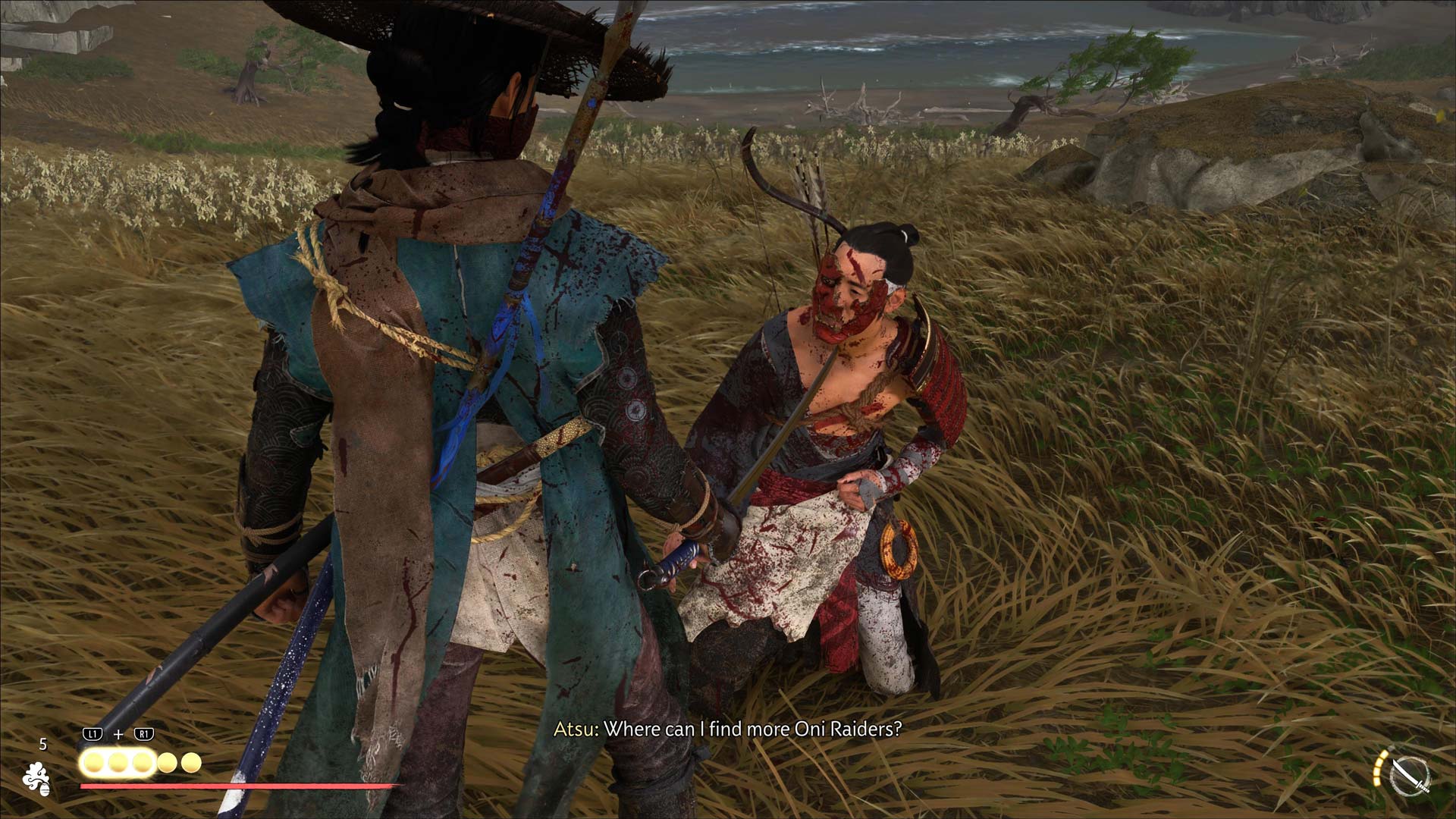
Task: Select the katana weapon icon
Action: (1411, 777)
